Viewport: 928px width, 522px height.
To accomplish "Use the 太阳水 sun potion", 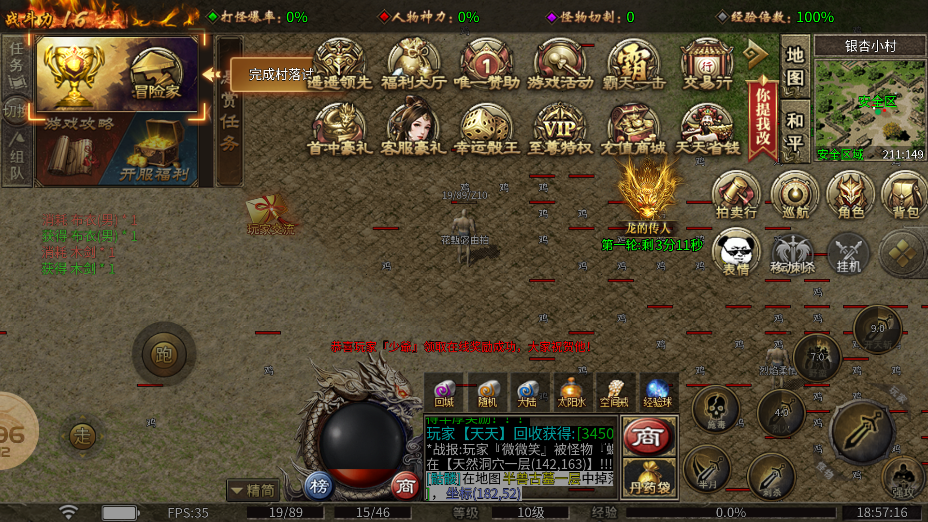I will coord(571,391).
